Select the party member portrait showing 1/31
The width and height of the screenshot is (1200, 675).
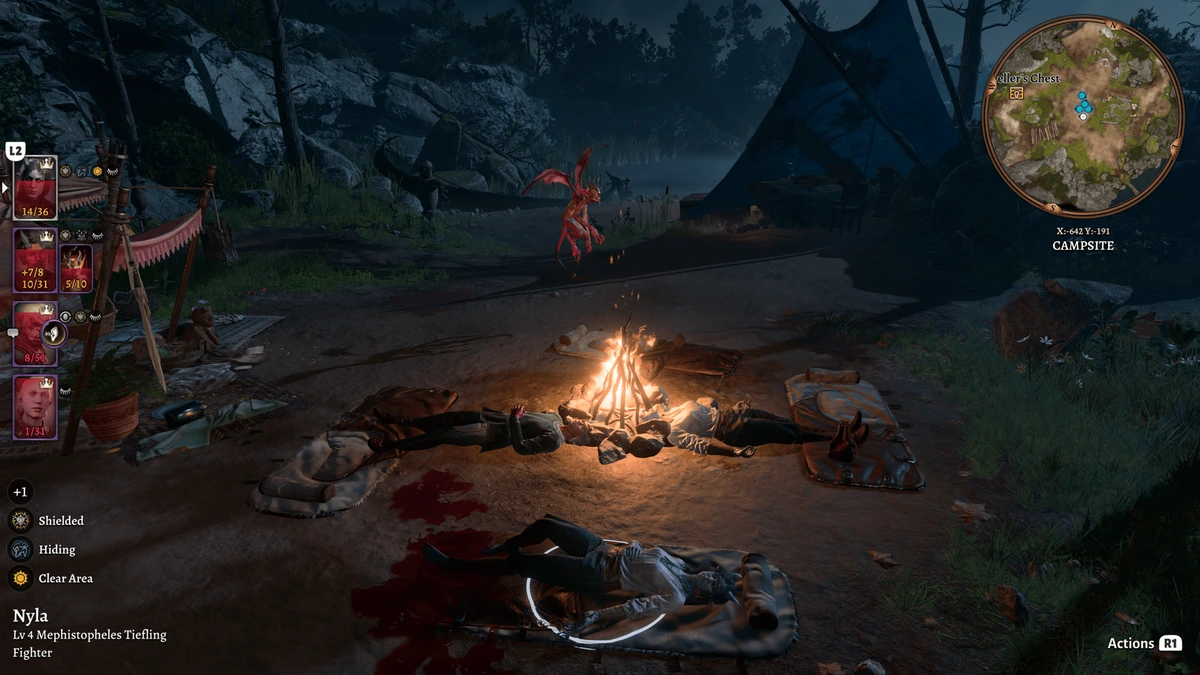(35, 407)
